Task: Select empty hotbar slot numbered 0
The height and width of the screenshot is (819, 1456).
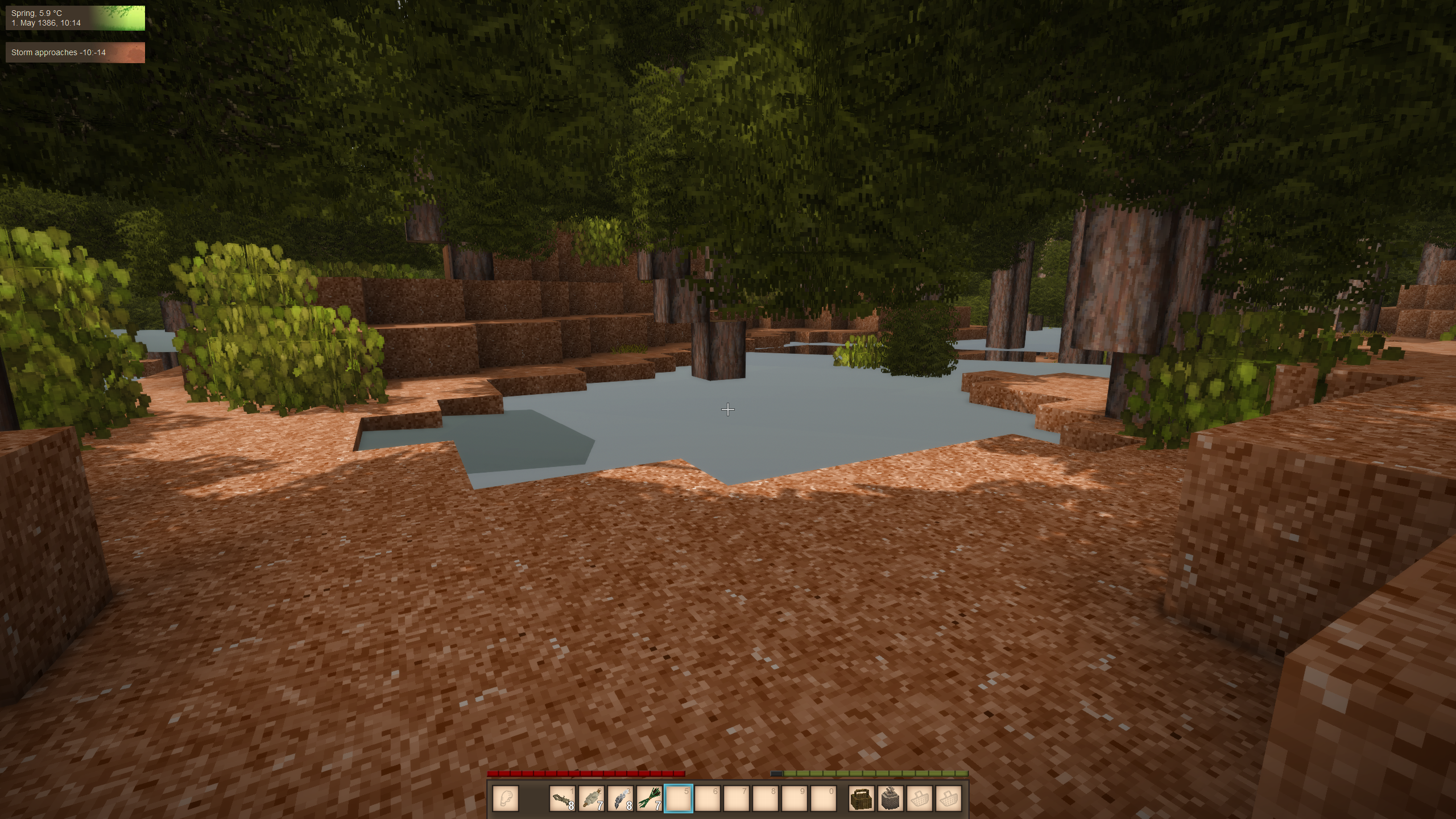Action: click(x=824, y=799)
